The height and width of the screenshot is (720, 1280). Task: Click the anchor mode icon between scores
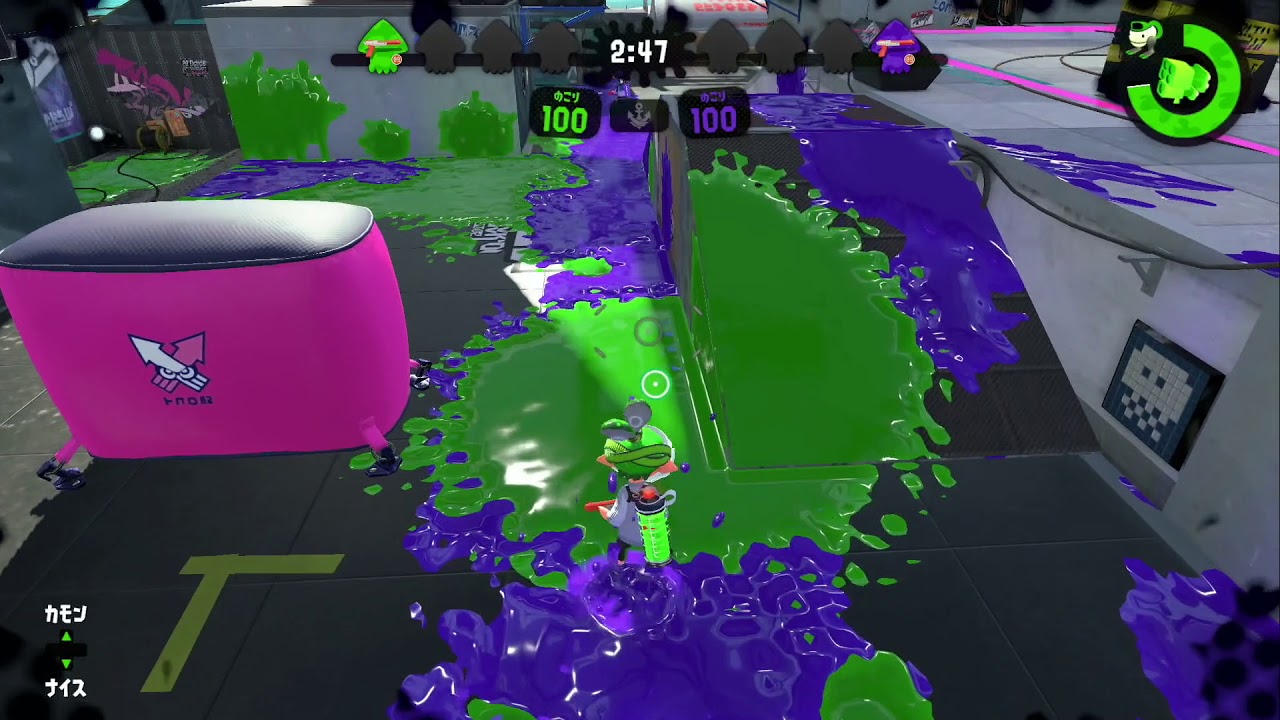point(639,117)
